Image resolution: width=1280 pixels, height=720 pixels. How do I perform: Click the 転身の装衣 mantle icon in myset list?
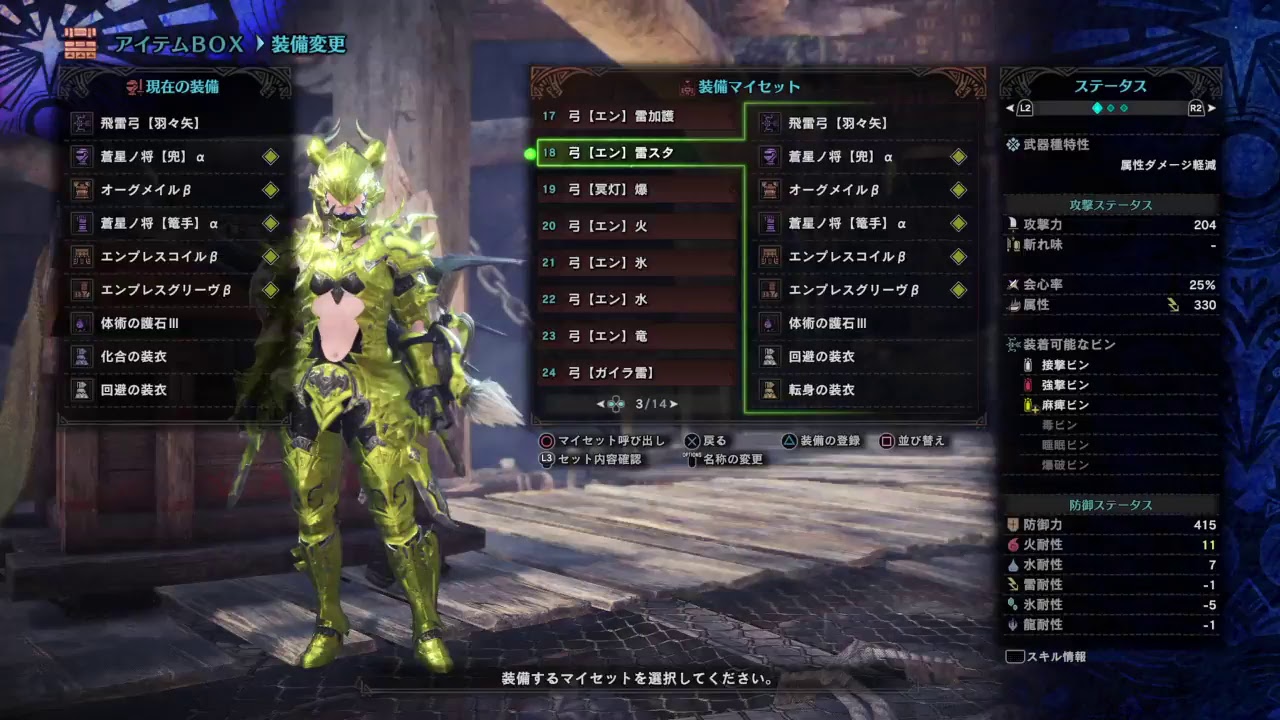pos(770,390)
